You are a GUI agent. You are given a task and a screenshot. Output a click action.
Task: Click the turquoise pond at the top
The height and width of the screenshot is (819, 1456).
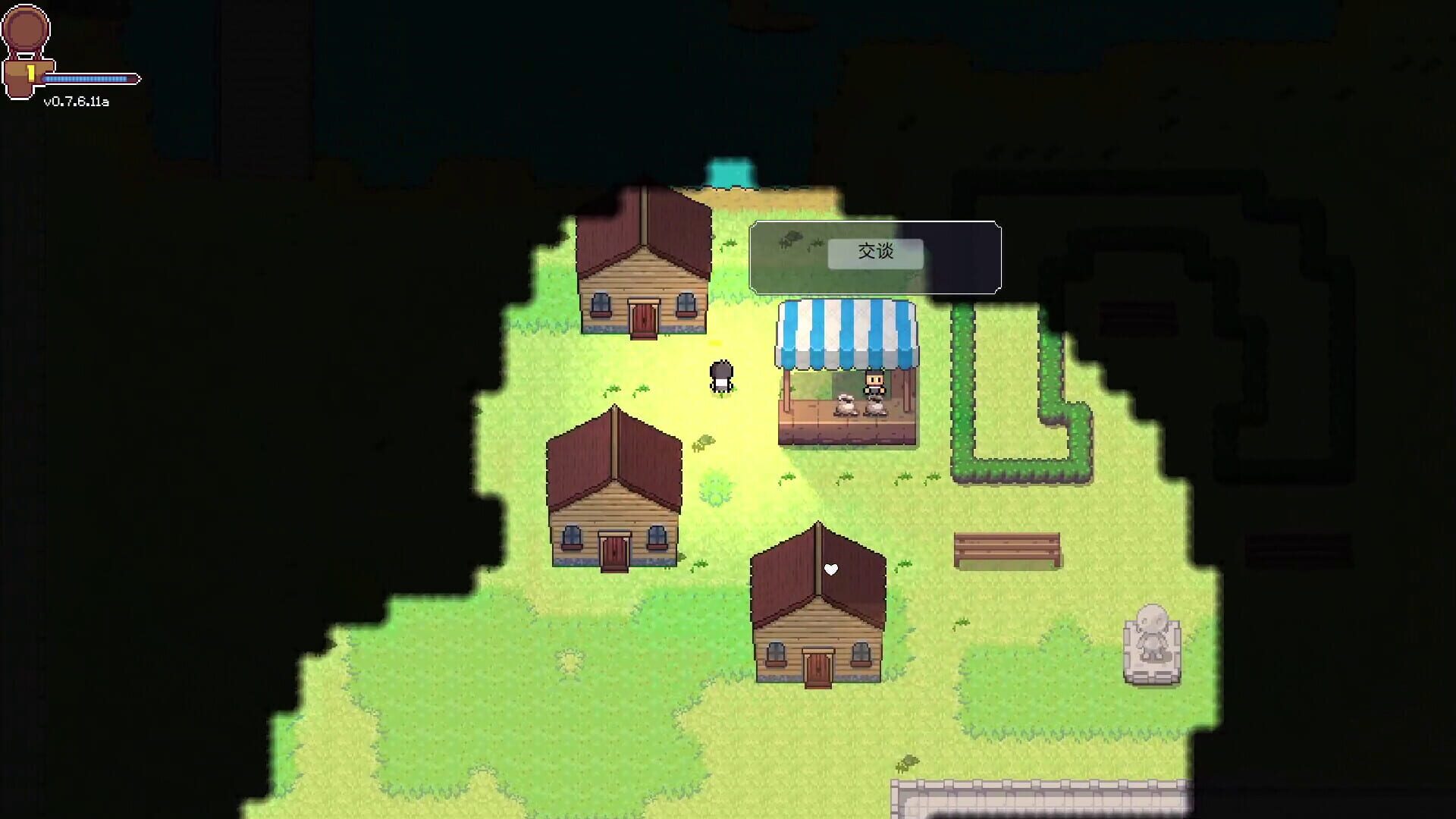[x=732, y=168]
